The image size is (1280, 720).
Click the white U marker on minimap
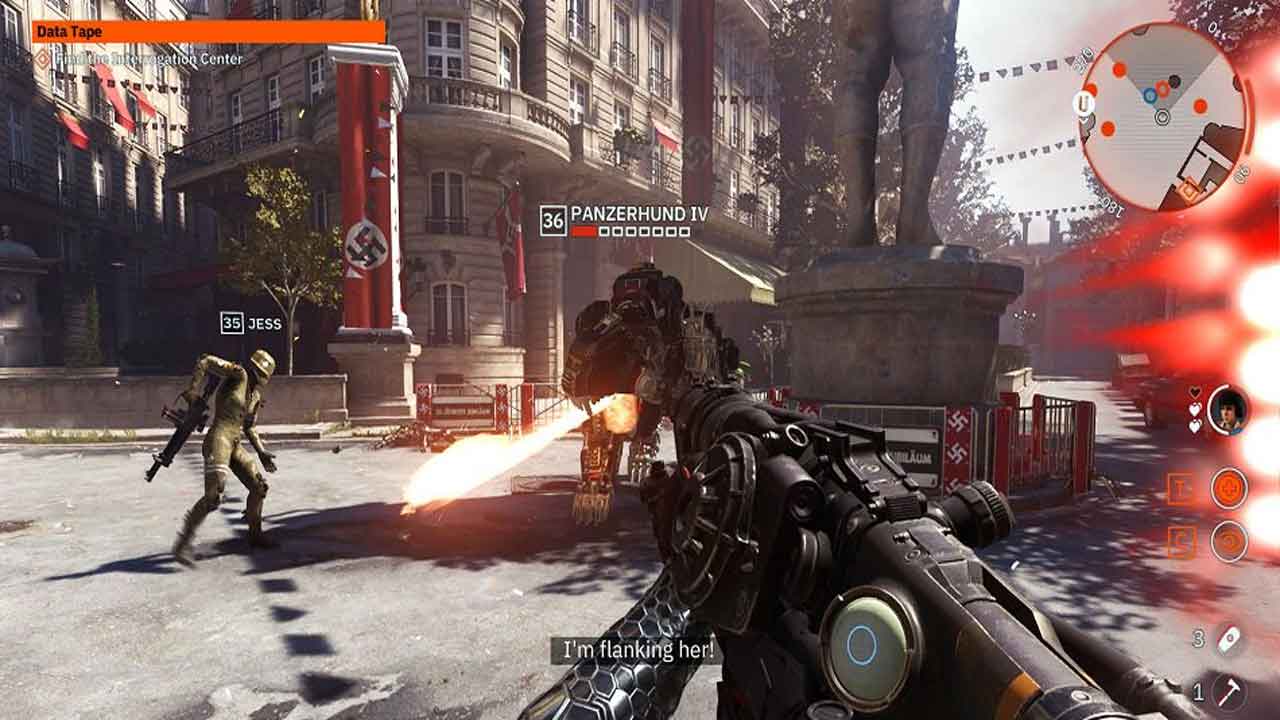tap(1083, 101)
